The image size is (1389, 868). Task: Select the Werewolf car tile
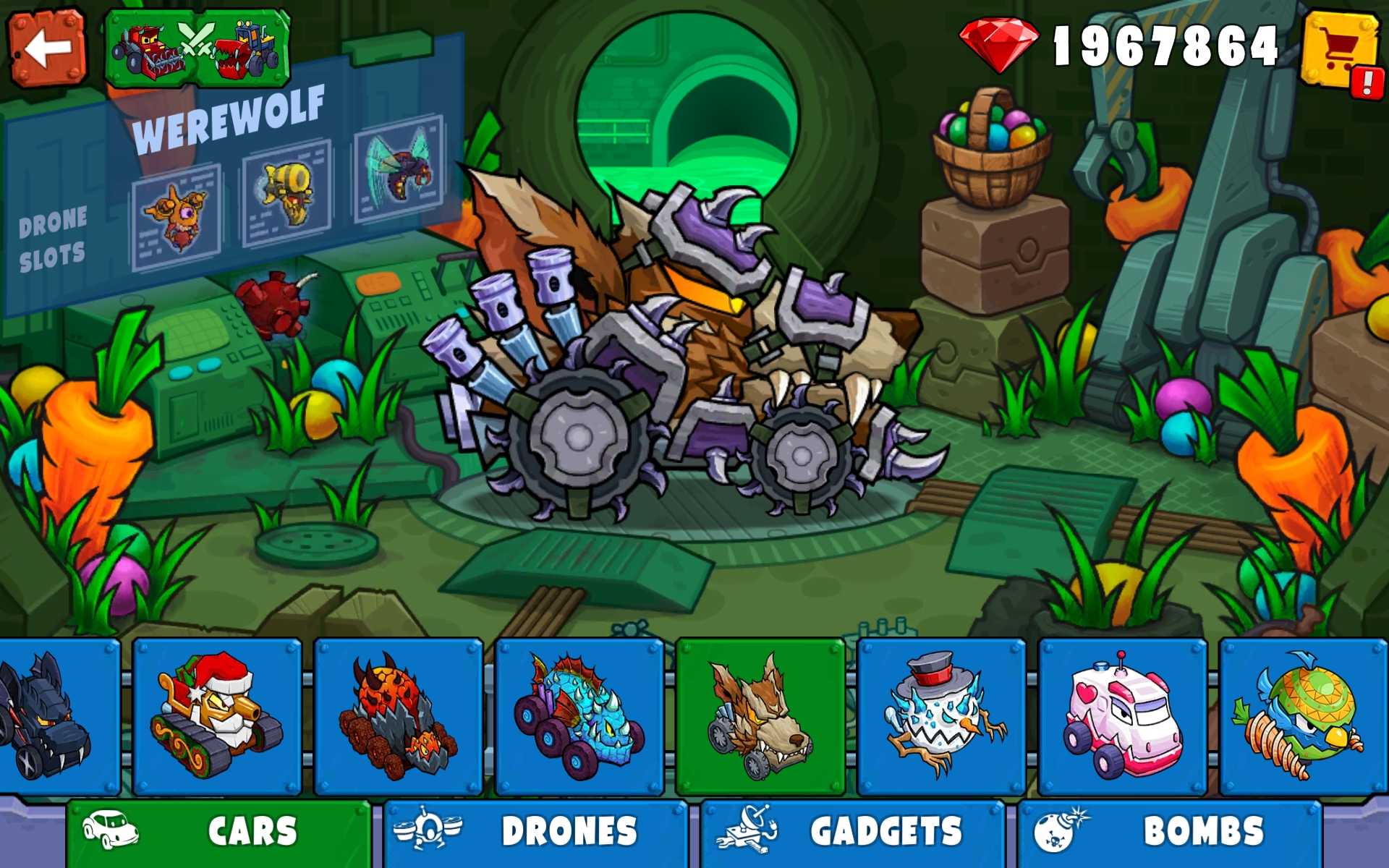tap(760, 716)
